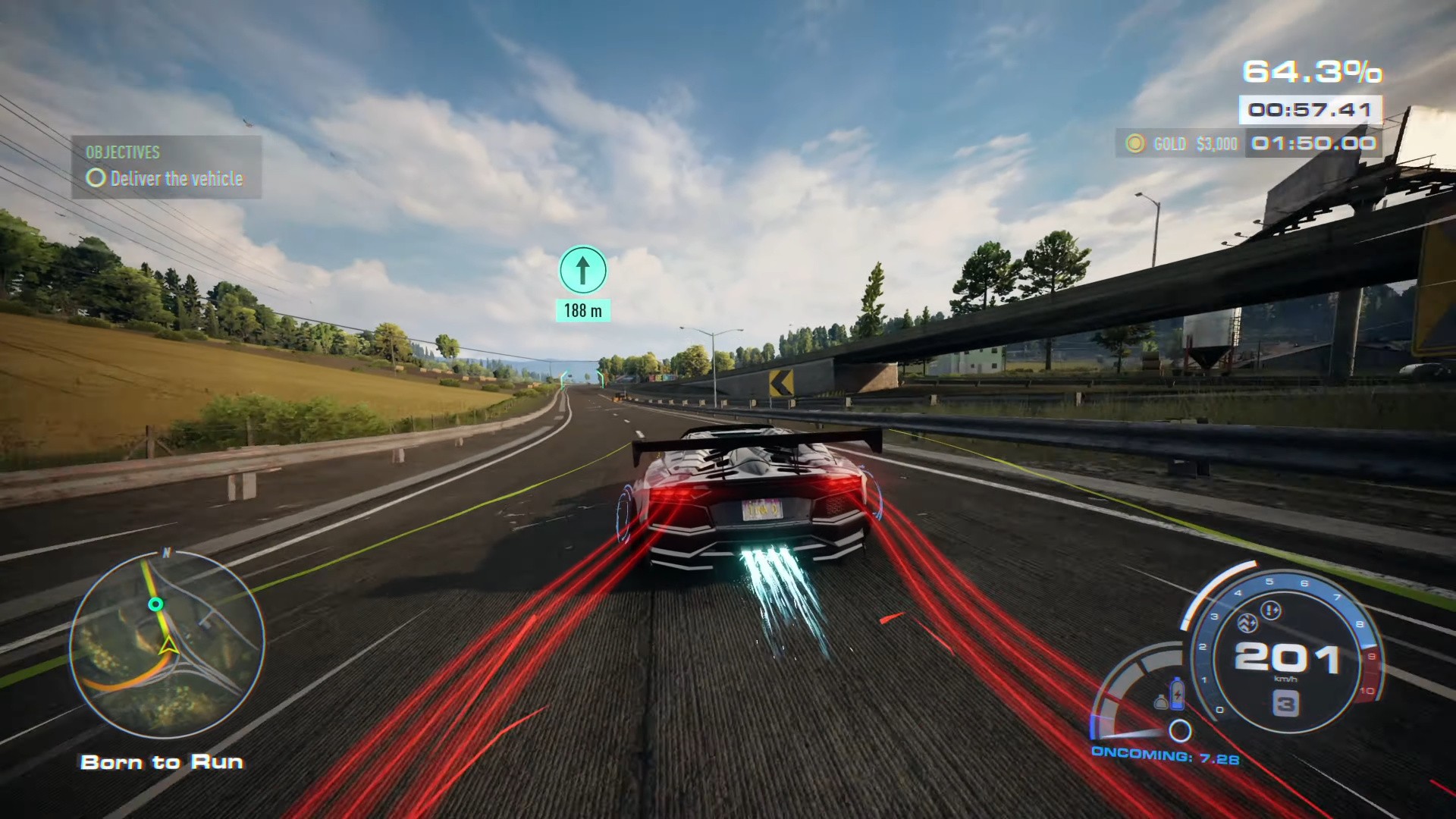Click the teal destination marker on minimap
The height and width of the screenshot is (819, 1456).
(x=155, y=604)
